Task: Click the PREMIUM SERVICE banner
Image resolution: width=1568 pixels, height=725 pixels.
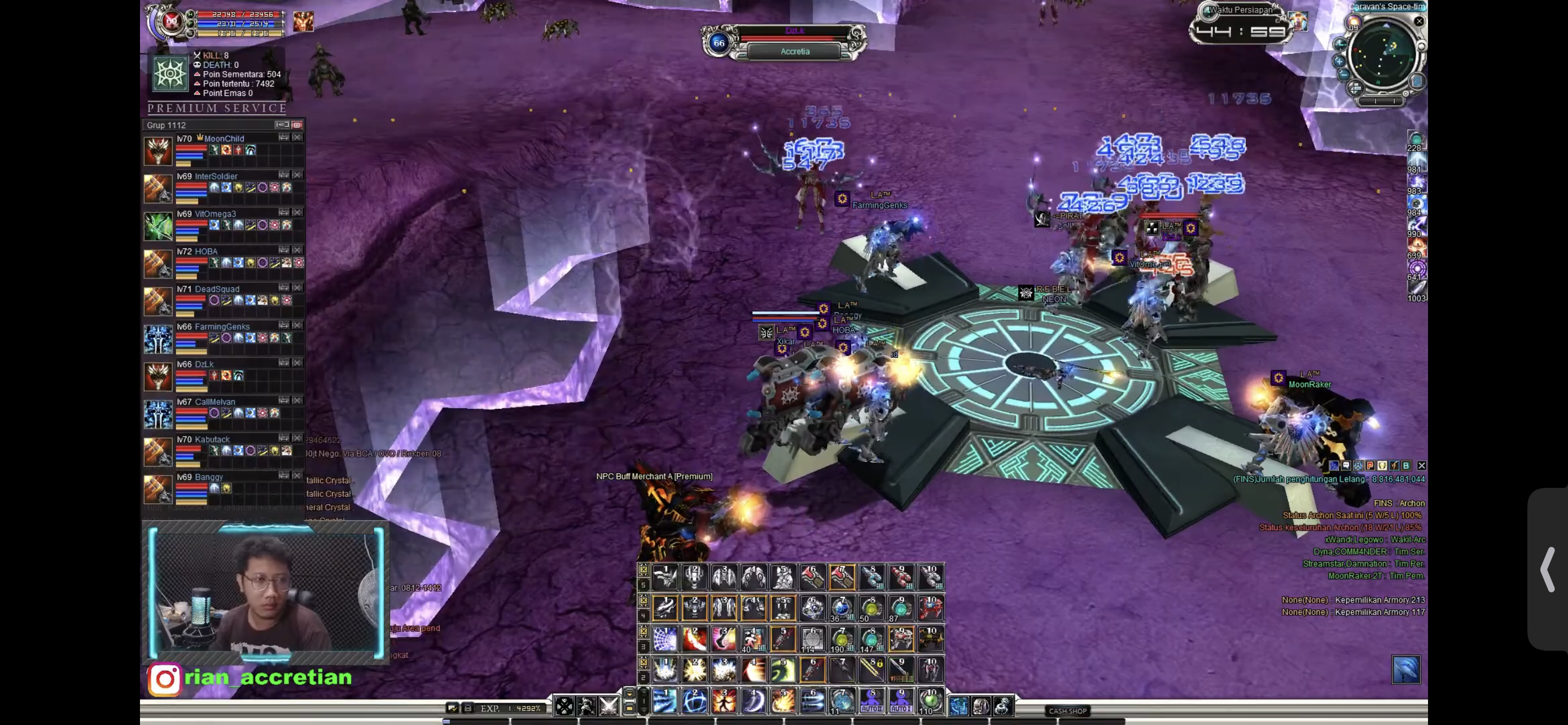Action: 217,108
